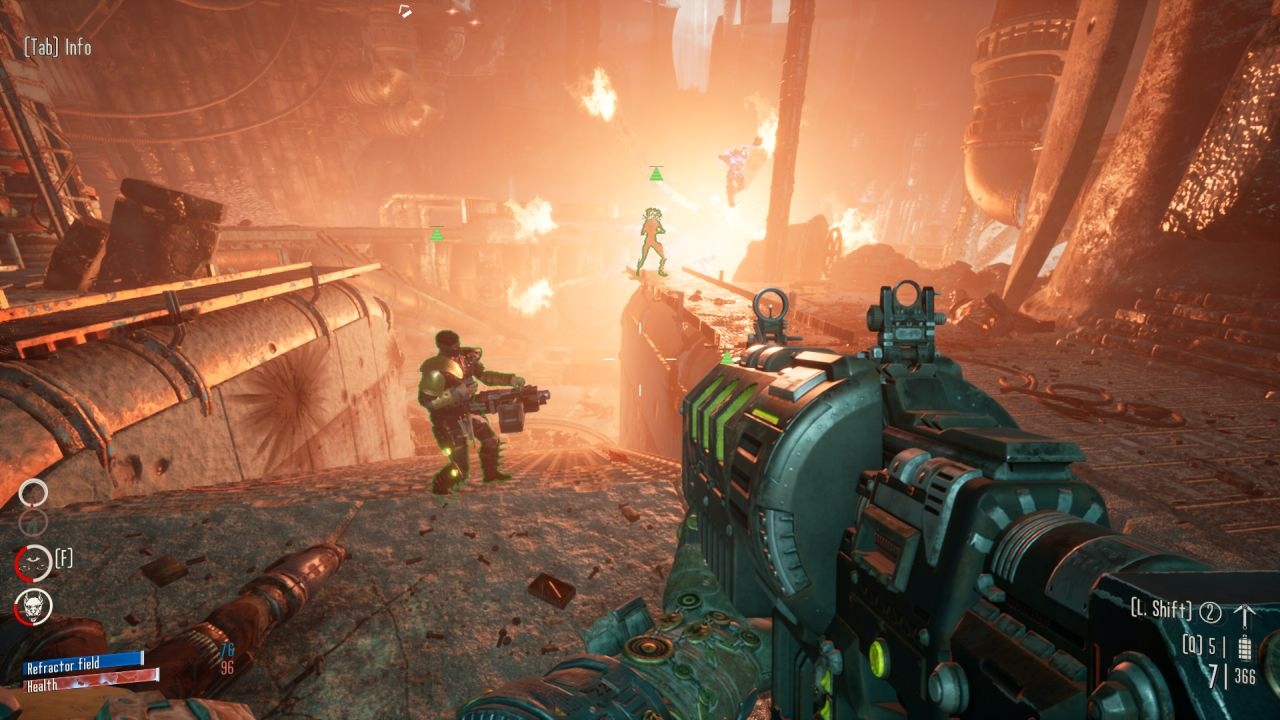Screen dimensions: 1280x720
Task: Click the [Q] grenade keybind text
Action: point(1193,645)
